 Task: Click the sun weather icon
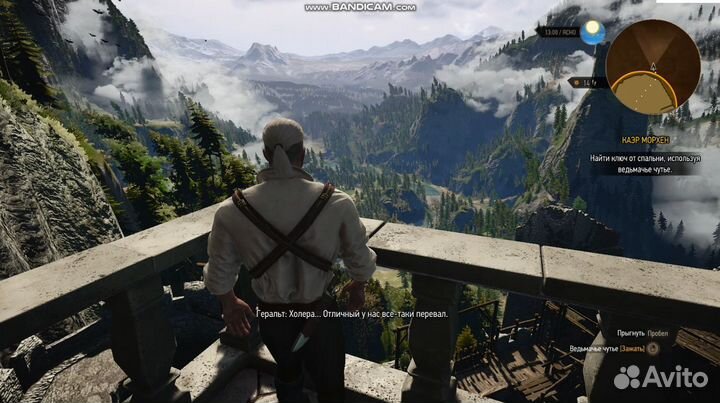click(593, 32)
